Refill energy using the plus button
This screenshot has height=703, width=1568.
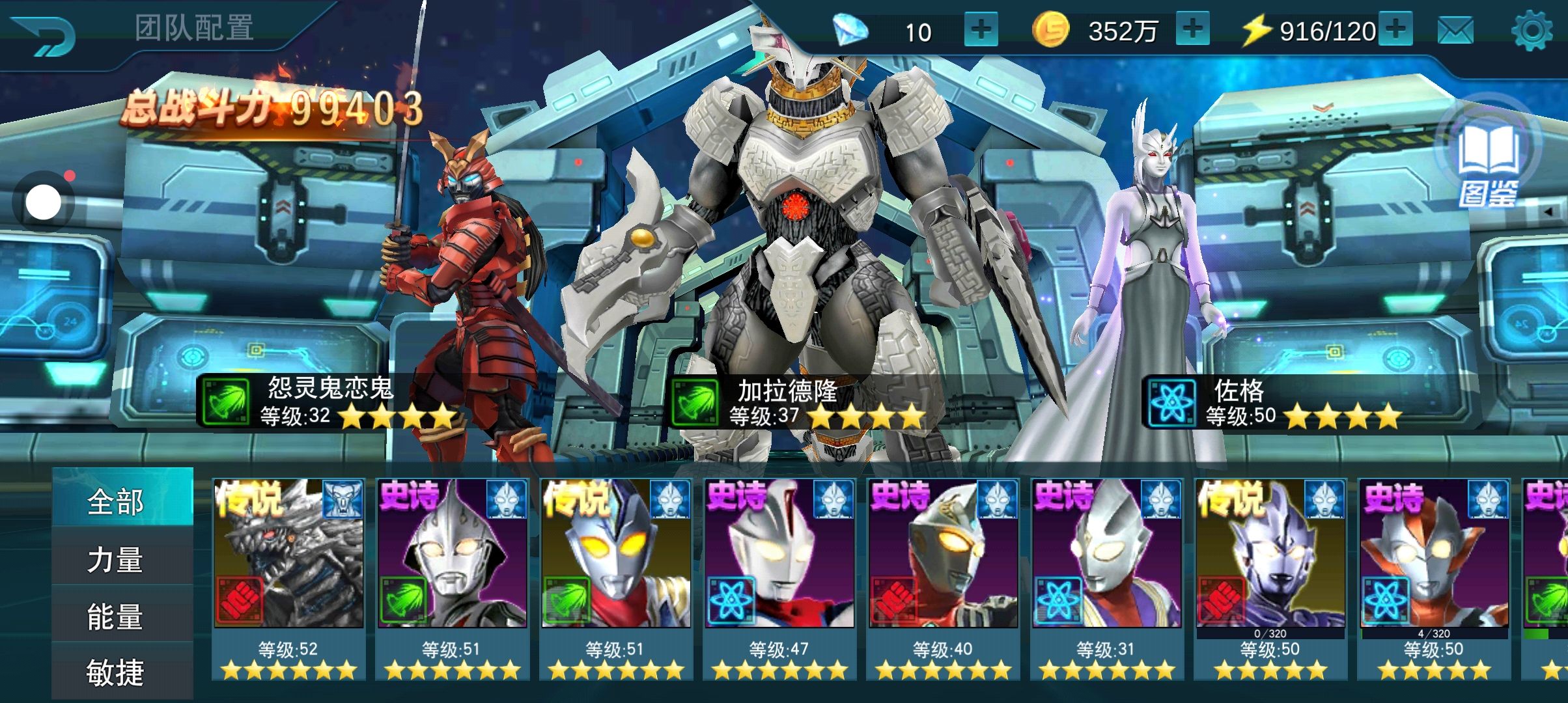click(1395, 29)
